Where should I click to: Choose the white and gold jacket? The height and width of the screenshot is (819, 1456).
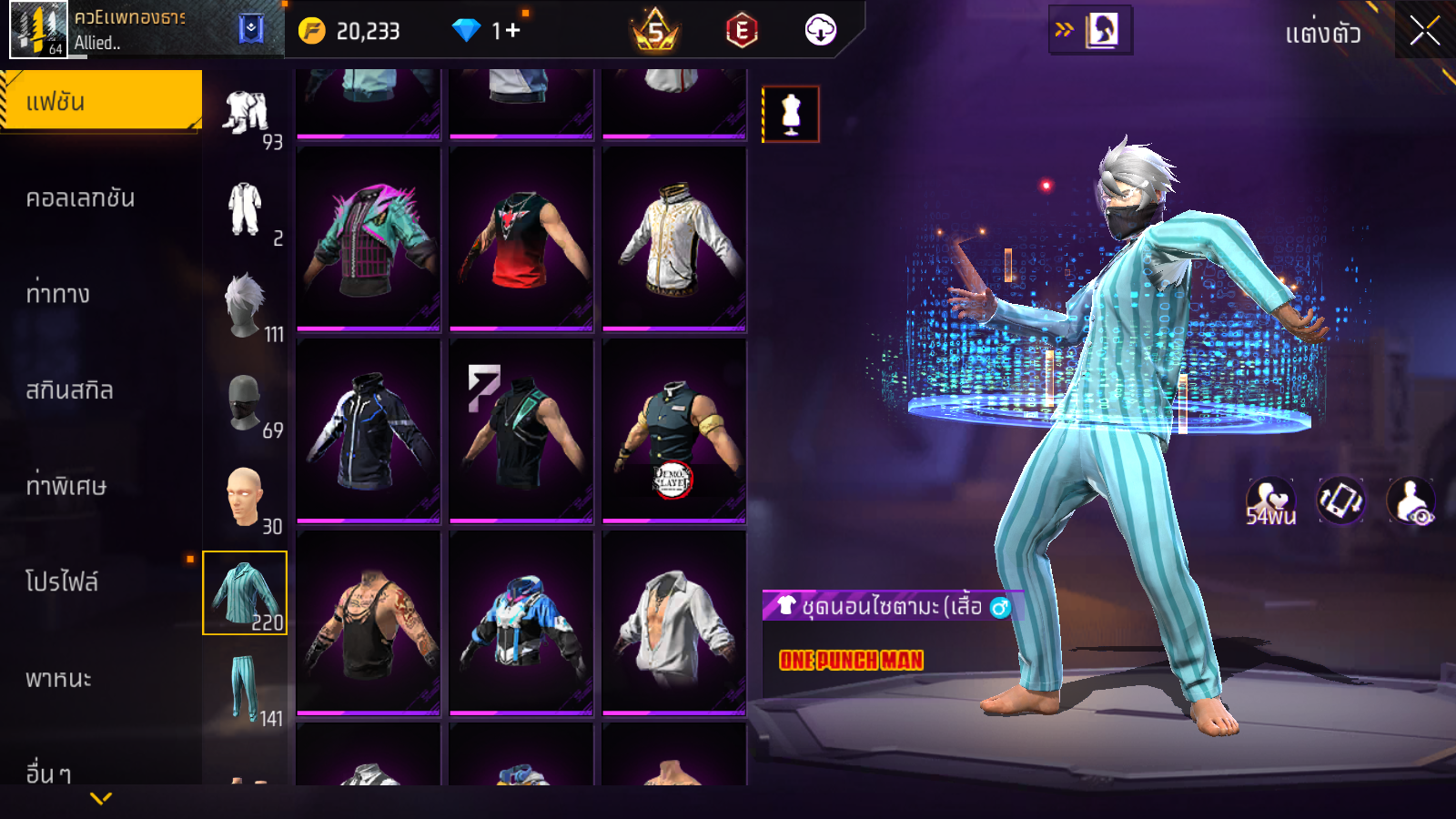[674, 239]
